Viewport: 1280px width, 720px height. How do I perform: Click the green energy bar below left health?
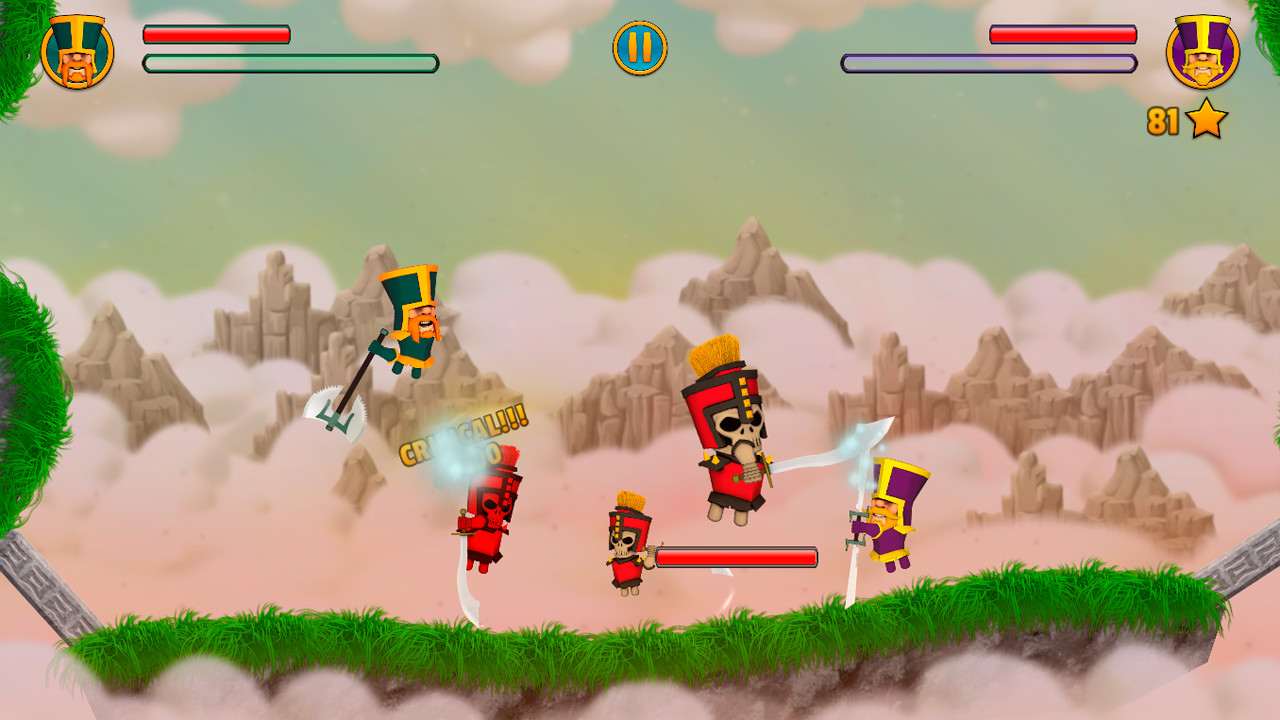(288, 64)
